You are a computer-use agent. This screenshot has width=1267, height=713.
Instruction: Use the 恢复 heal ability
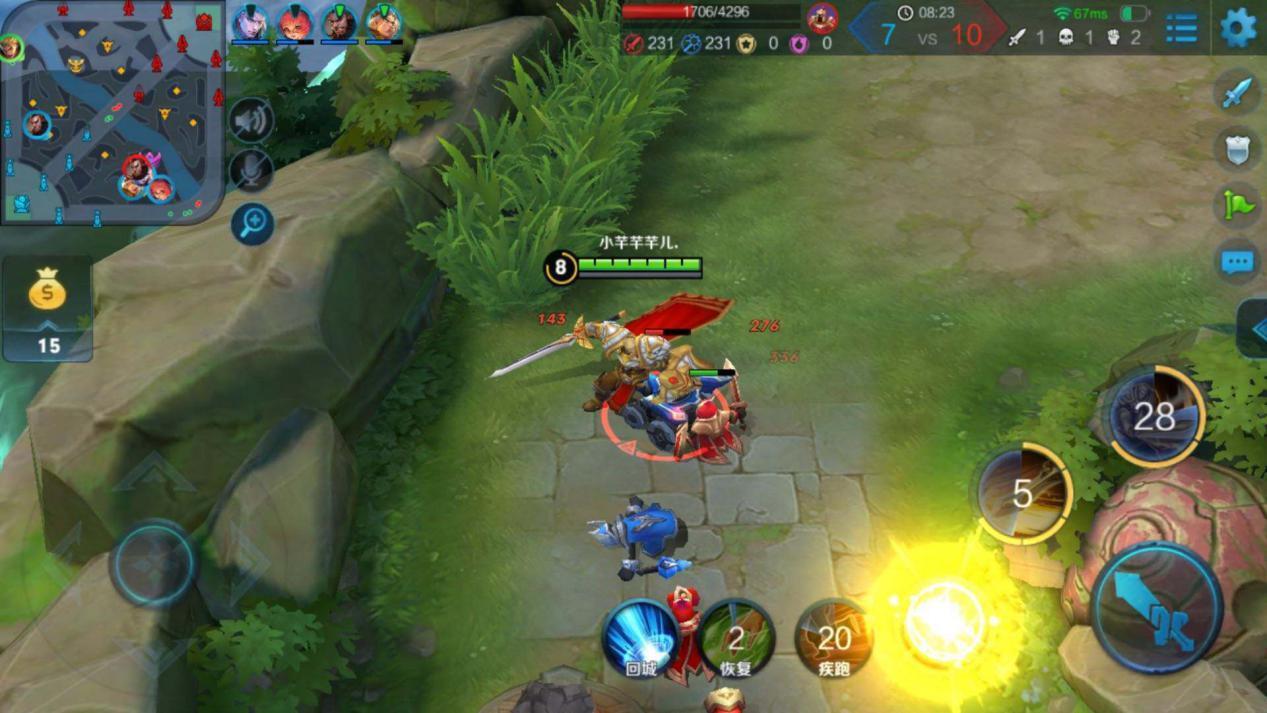[x=736, y=638]
